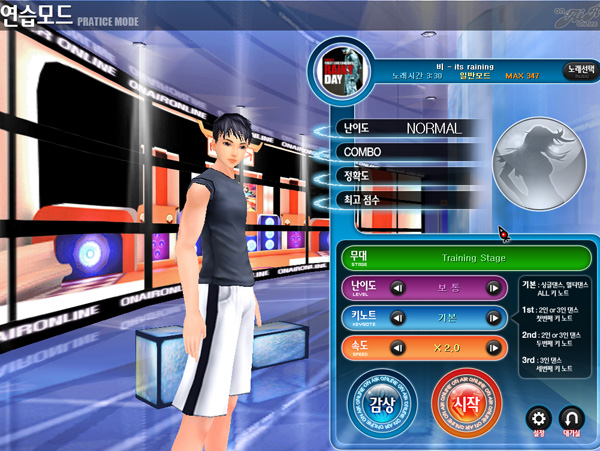
Task: Choose previous key note with 키노트 left arrow
Action: 397,319
